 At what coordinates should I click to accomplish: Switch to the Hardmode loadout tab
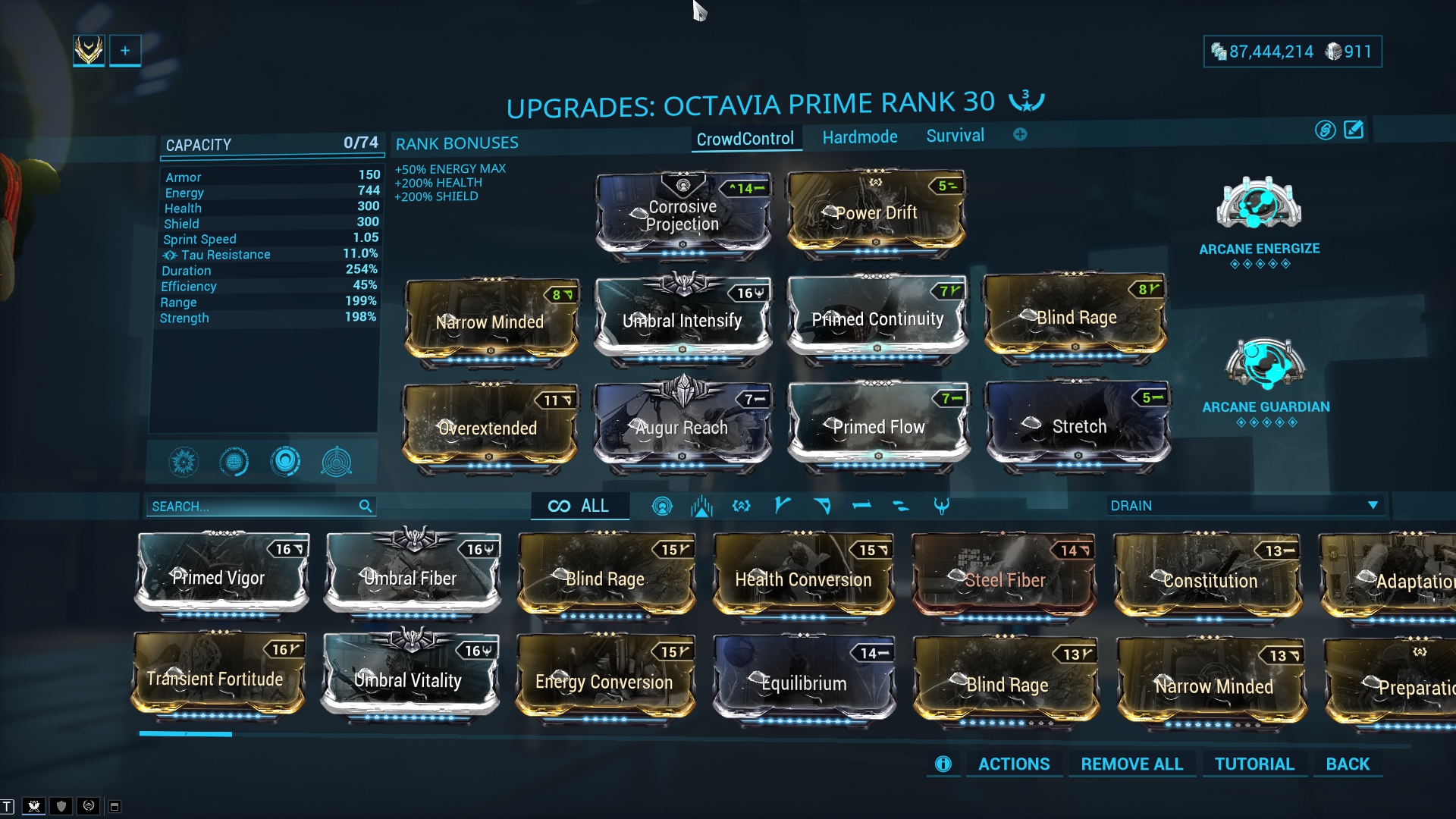[x=860, y=137]
